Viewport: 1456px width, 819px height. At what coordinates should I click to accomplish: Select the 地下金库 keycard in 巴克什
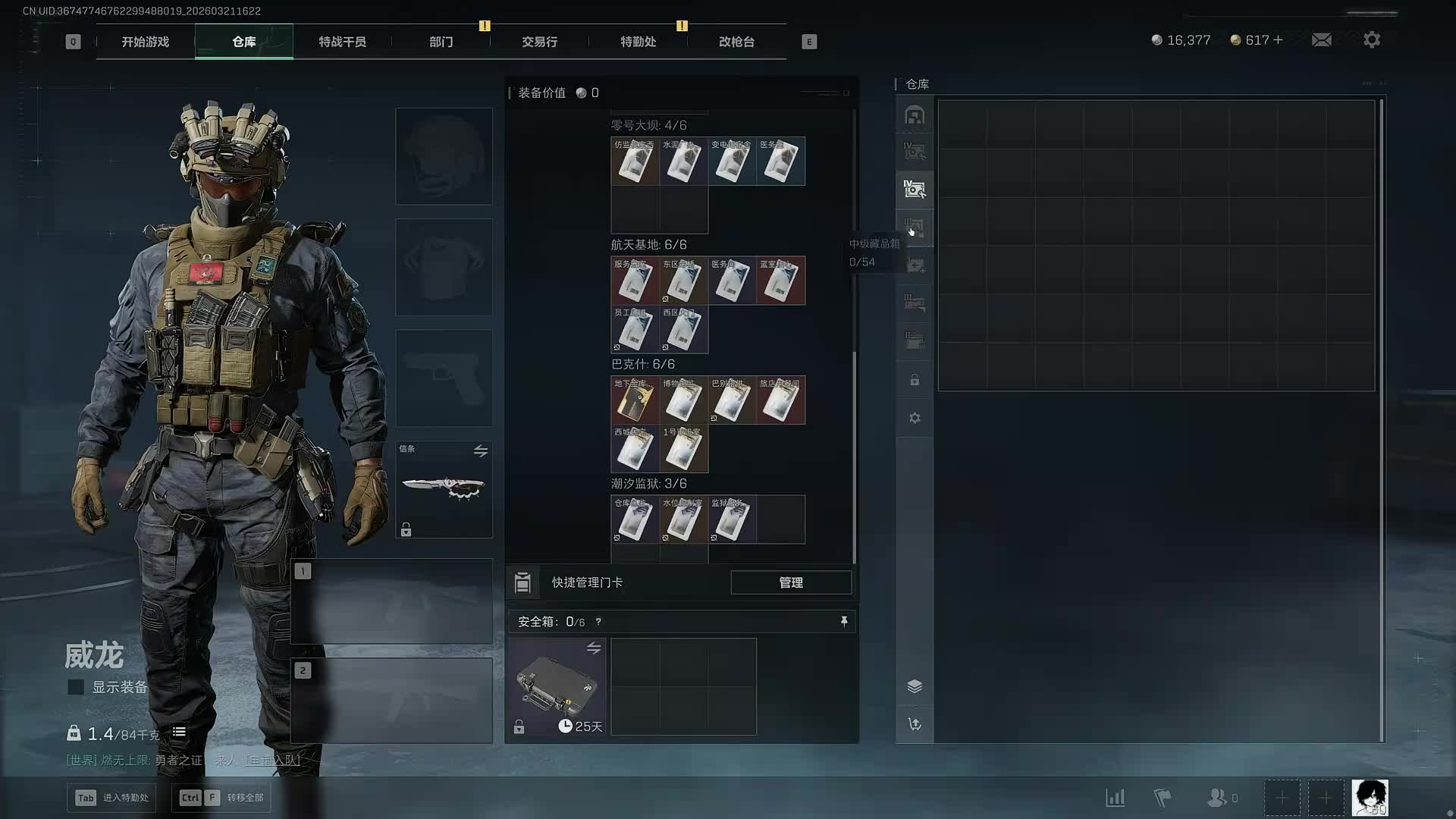tap(635, 400)
